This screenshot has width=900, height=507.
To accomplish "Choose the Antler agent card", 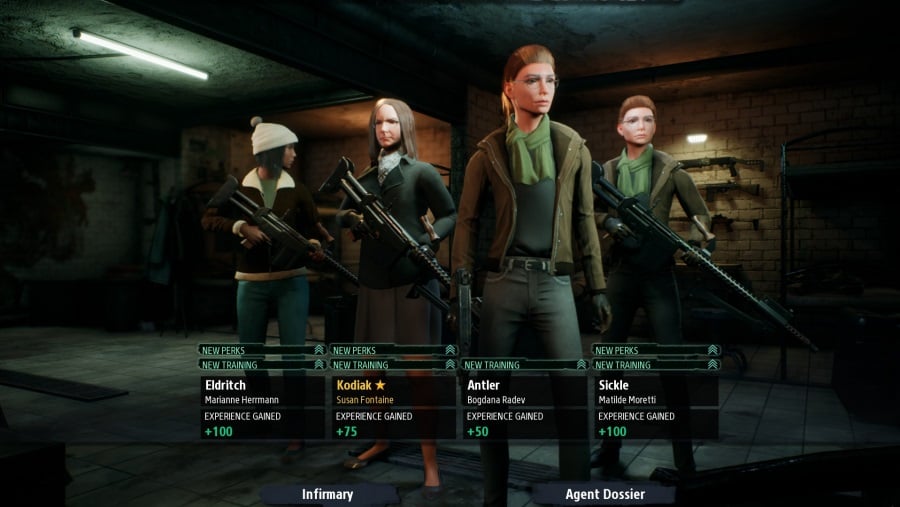I will click(524, 406).
